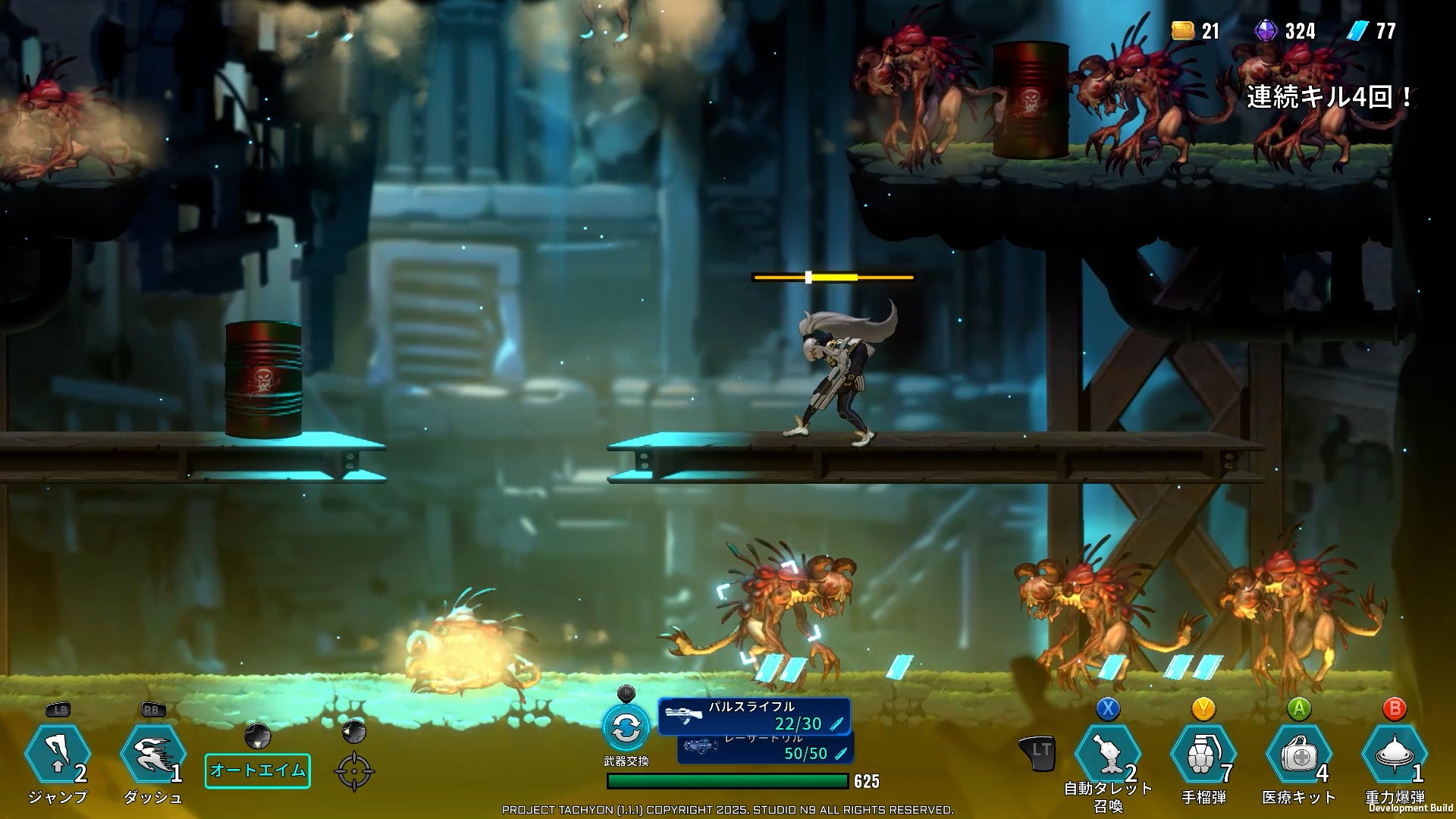Activate the Jump (ジャンプ) ability icon
This screenshot has width=1456, height=819.
[58, 754]
